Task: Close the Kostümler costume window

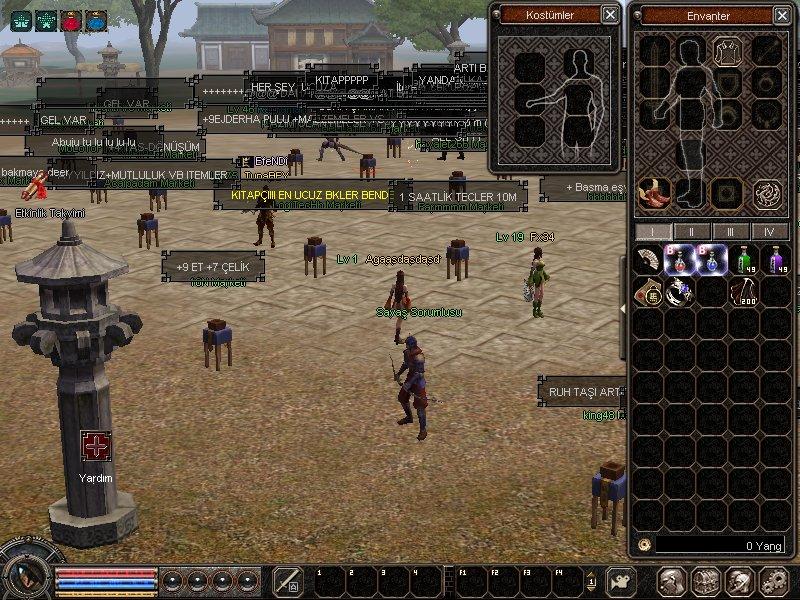Action: pos(610,15)
